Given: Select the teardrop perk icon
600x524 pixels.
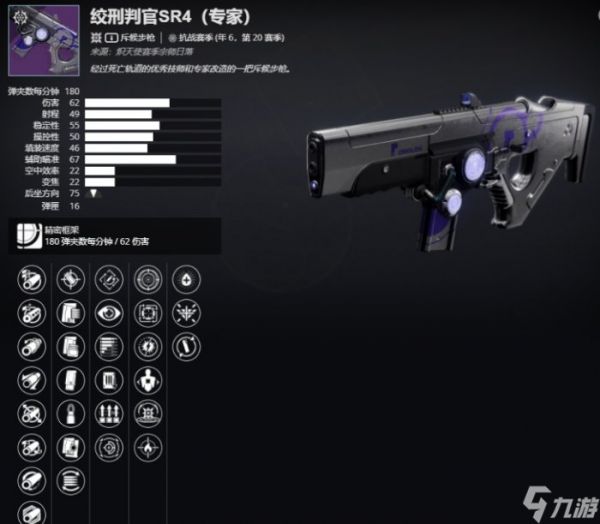Looking at the screenshot, I should (x=185, y=278).
